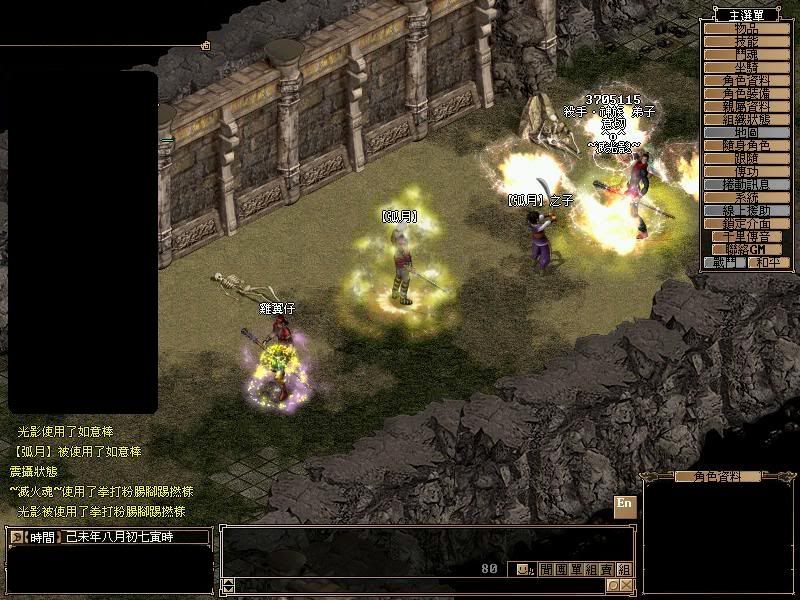This screenshot has height=600, width=800.
Task: Open the smiley emoticon picker
Action: 524,569
